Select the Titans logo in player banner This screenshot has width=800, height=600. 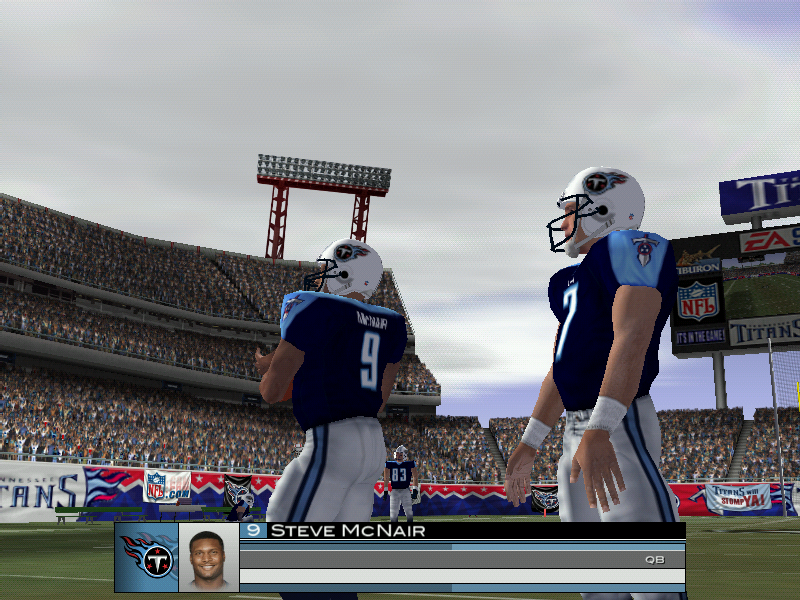click(x=147, y=557)
